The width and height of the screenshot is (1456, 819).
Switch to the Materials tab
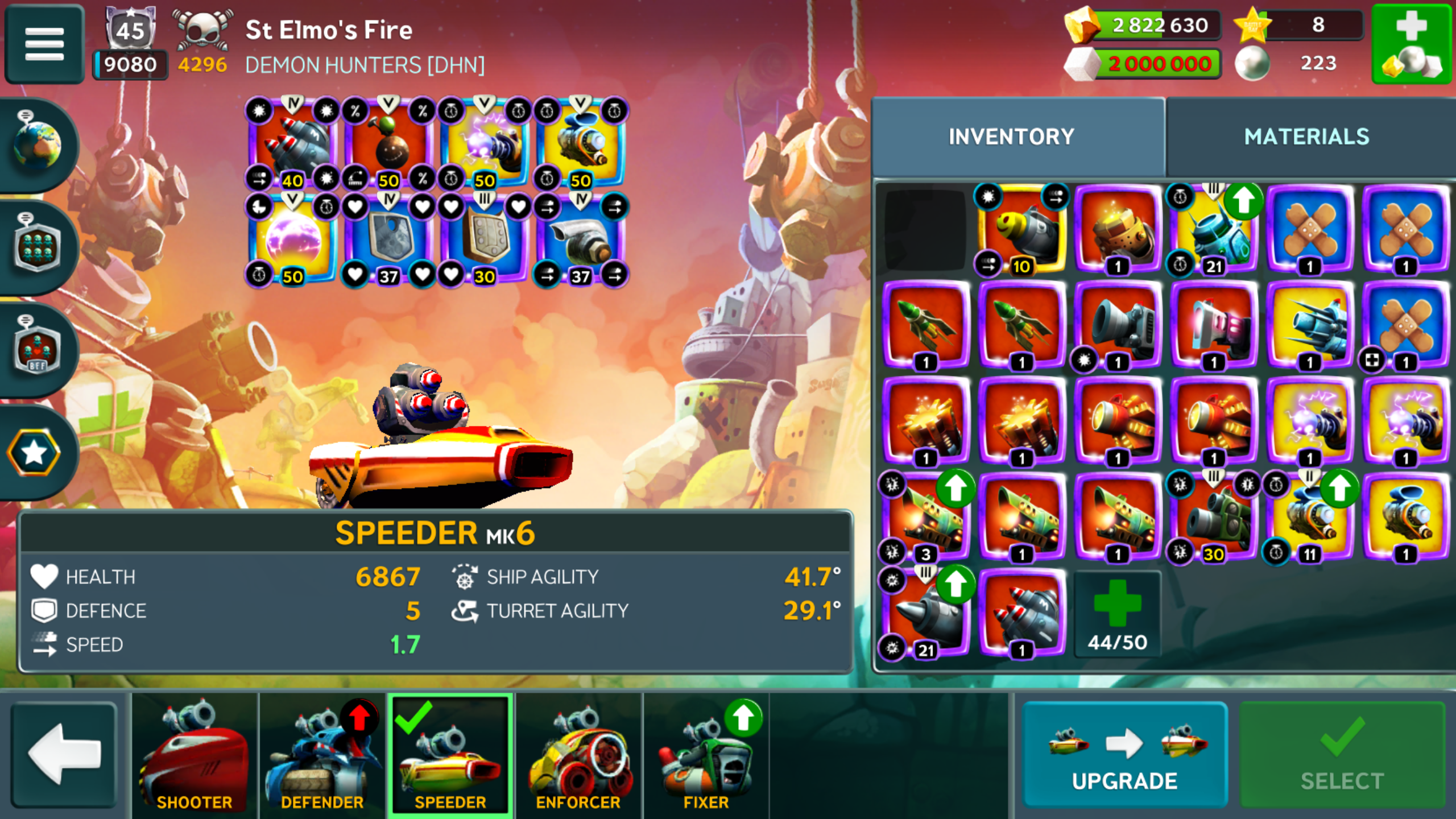click(x=1306, y=136)
